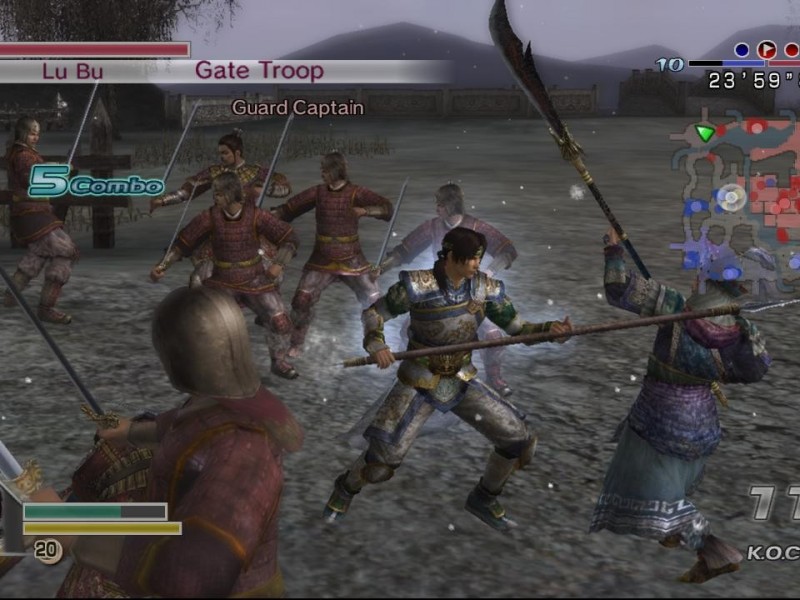Select the Lu Bu target name panel
800x600 pixels.
tap(72, 71)
